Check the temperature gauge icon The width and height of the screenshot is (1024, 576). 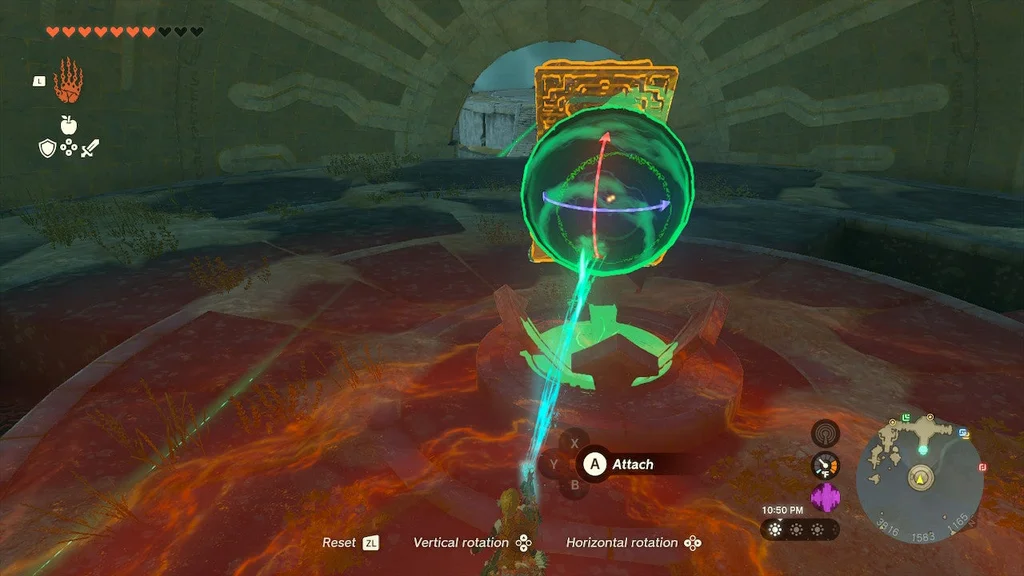(x=826, y=465)
